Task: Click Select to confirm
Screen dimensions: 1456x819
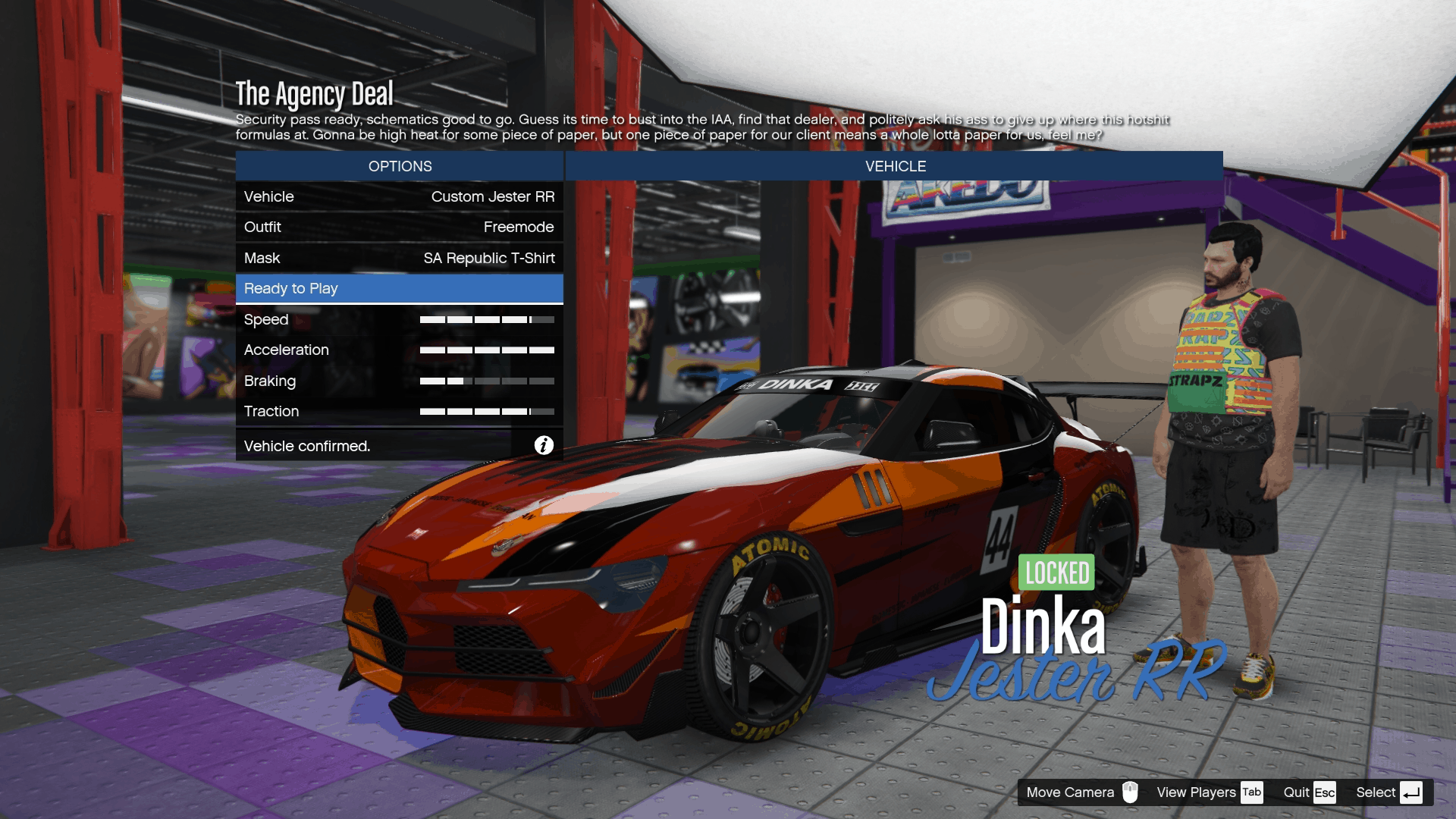Action: (1376, 792)
